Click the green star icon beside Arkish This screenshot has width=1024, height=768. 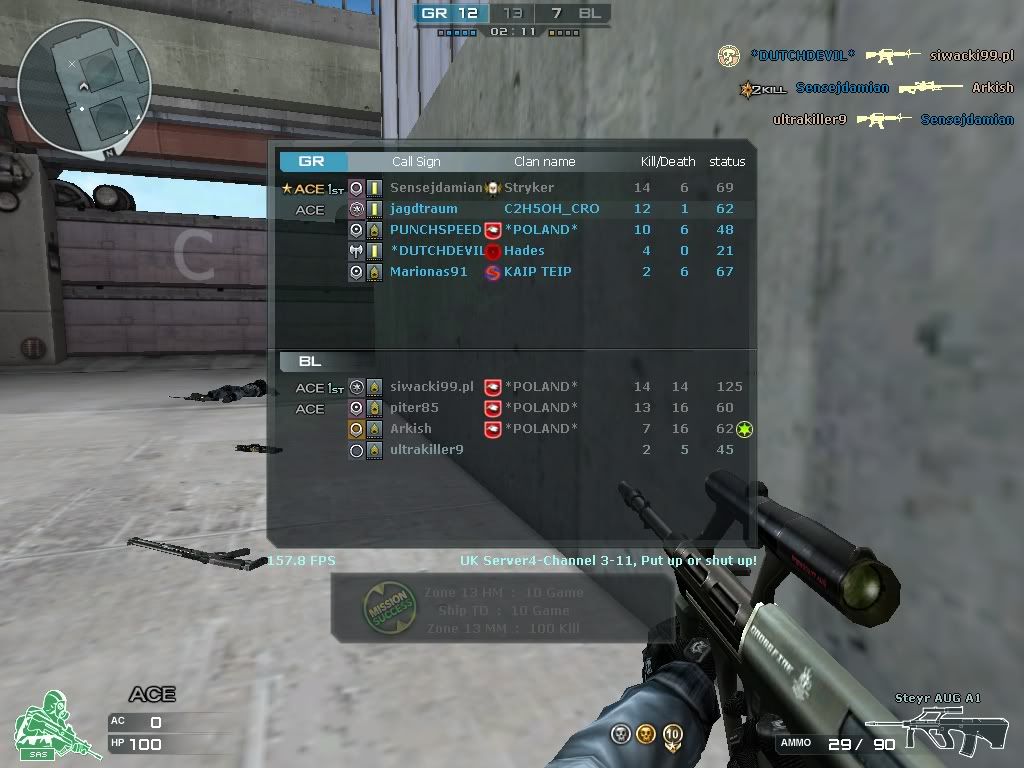(x=744, y=429)
